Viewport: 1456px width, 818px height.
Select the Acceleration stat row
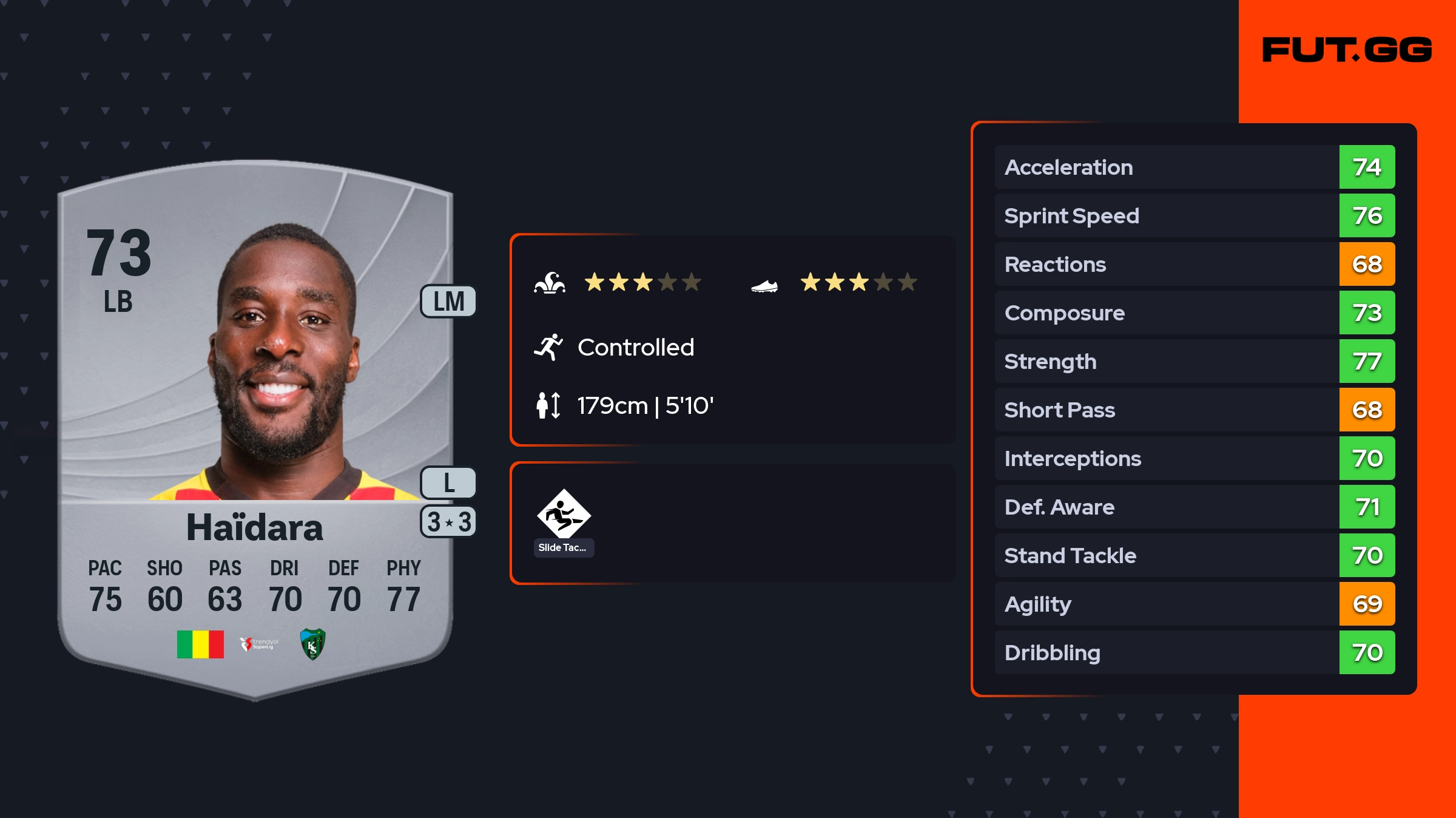pyautogui.click(x=1194, y=167)
